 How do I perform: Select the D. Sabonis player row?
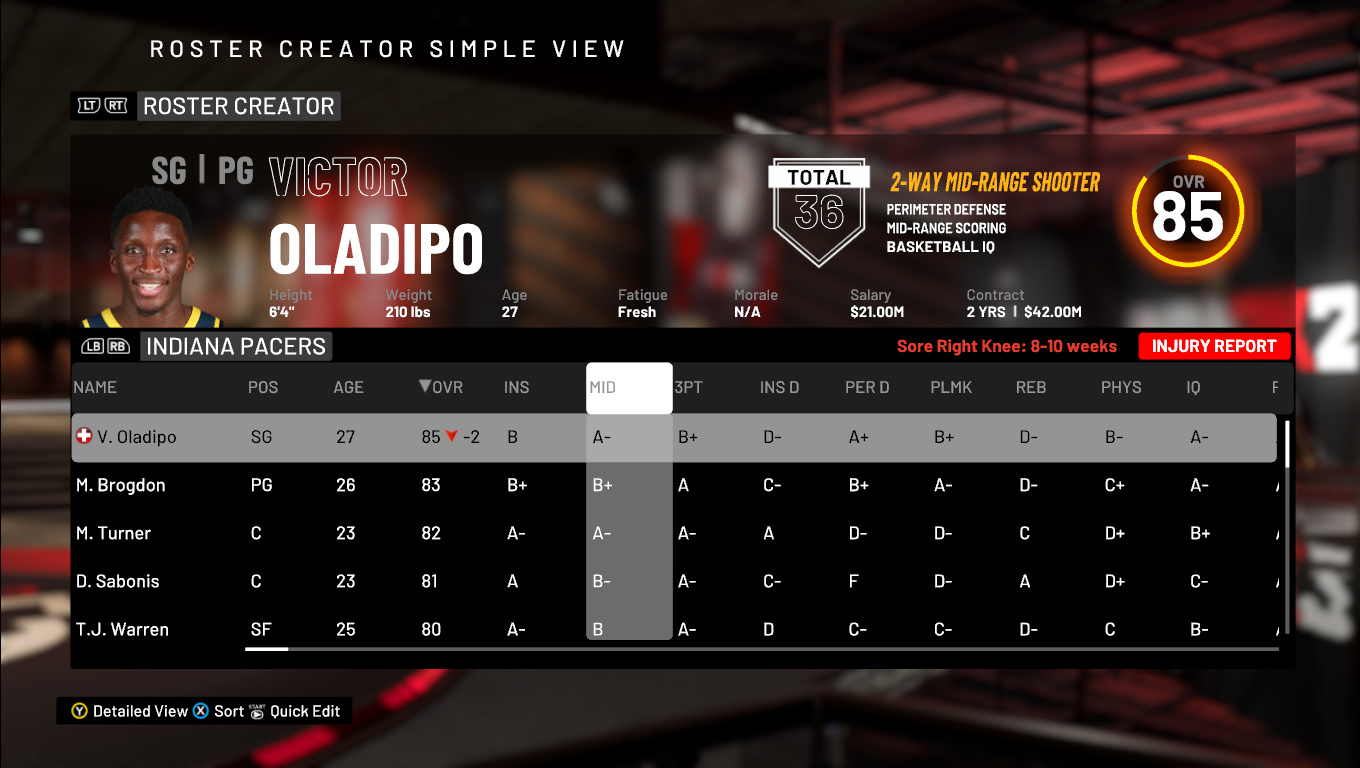click(300, 581)
